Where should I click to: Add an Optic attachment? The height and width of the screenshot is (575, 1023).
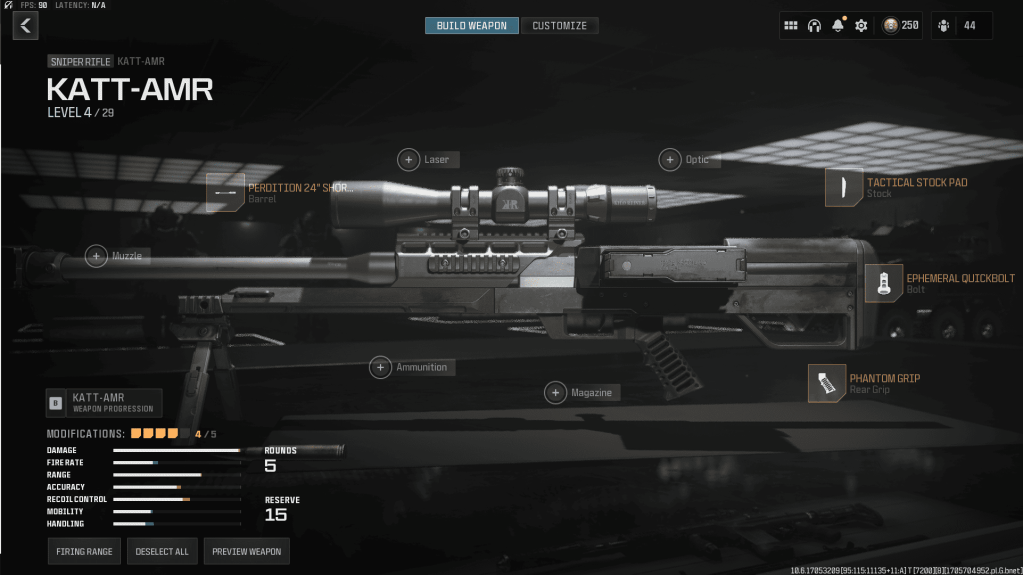click(670, 160)
